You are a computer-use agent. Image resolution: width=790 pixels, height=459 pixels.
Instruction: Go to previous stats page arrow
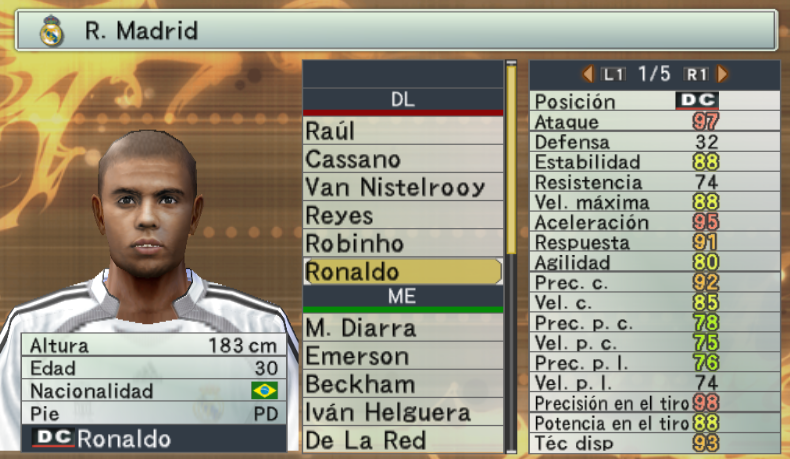[588, 74]
